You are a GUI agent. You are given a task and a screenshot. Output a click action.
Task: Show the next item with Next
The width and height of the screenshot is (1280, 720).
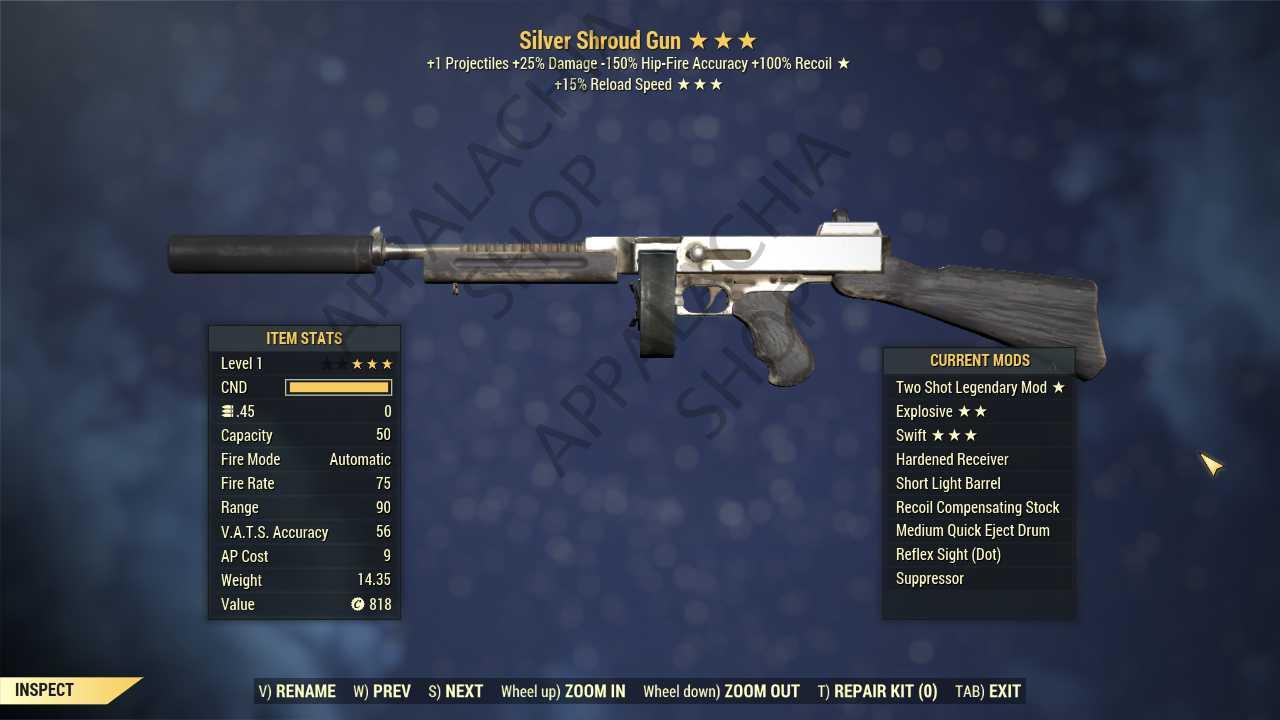click(456, 691)
